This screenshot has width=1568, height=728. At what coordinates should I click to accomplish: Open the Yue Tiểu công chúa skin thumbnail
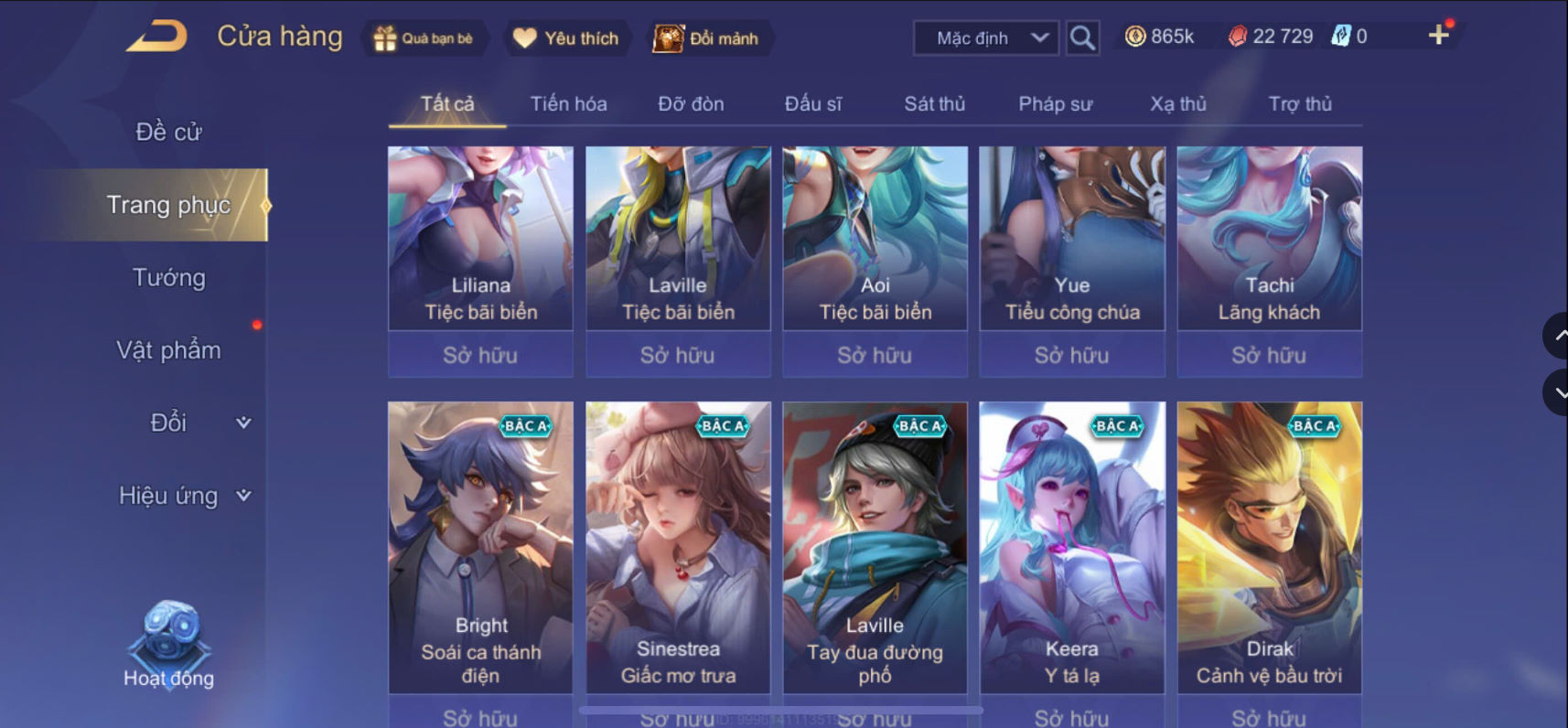tap(1071, 240)
